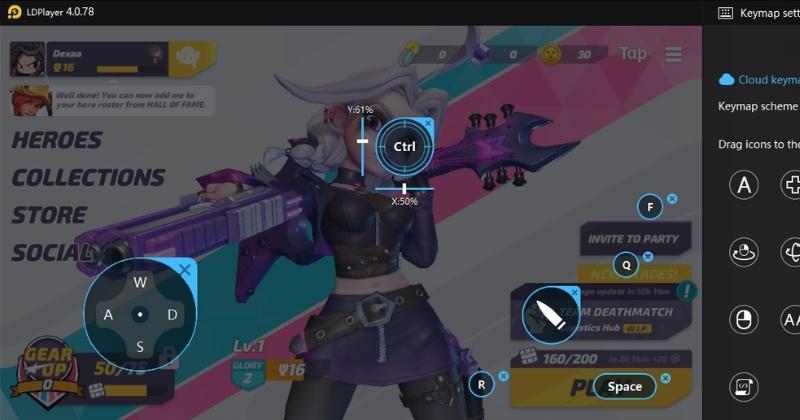This screenshot has height=420, width=800.
Task: Click the yellow chat emote button
Action: 187,57
